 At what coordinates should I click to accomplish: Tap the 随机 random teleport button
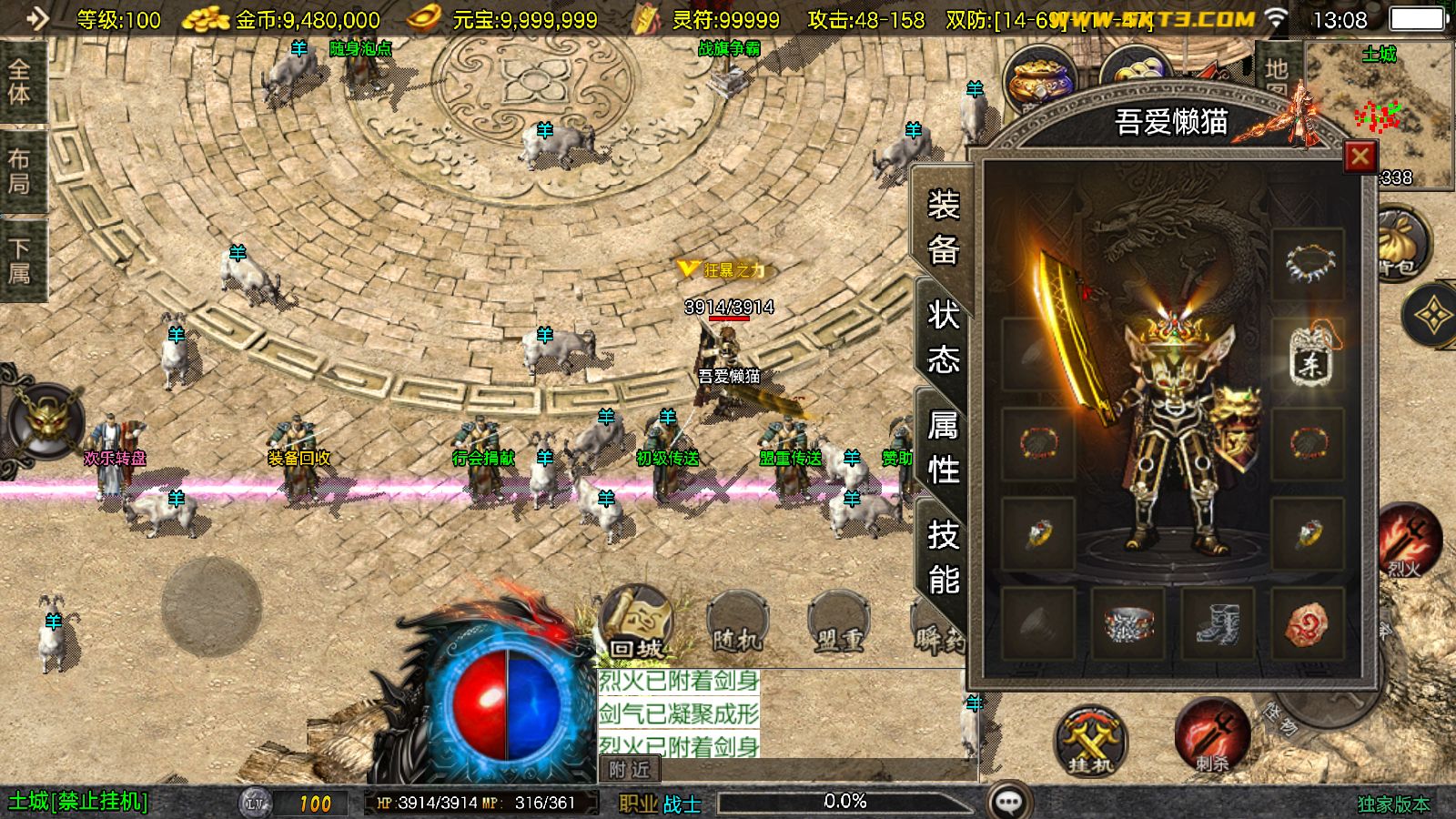tap(737, 622)
